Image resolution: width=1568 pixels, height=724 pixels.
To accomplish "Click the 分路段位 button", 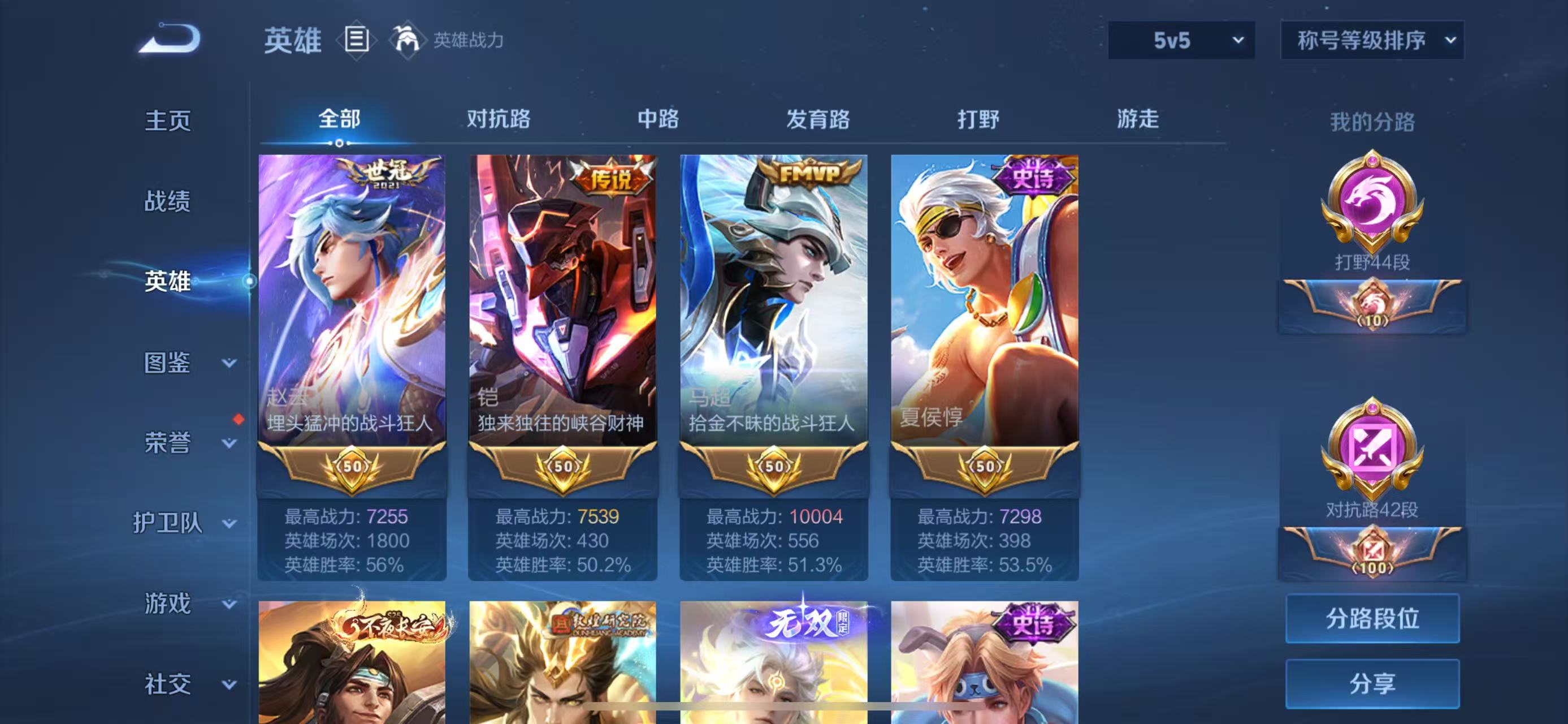I will coord(1372,618).
